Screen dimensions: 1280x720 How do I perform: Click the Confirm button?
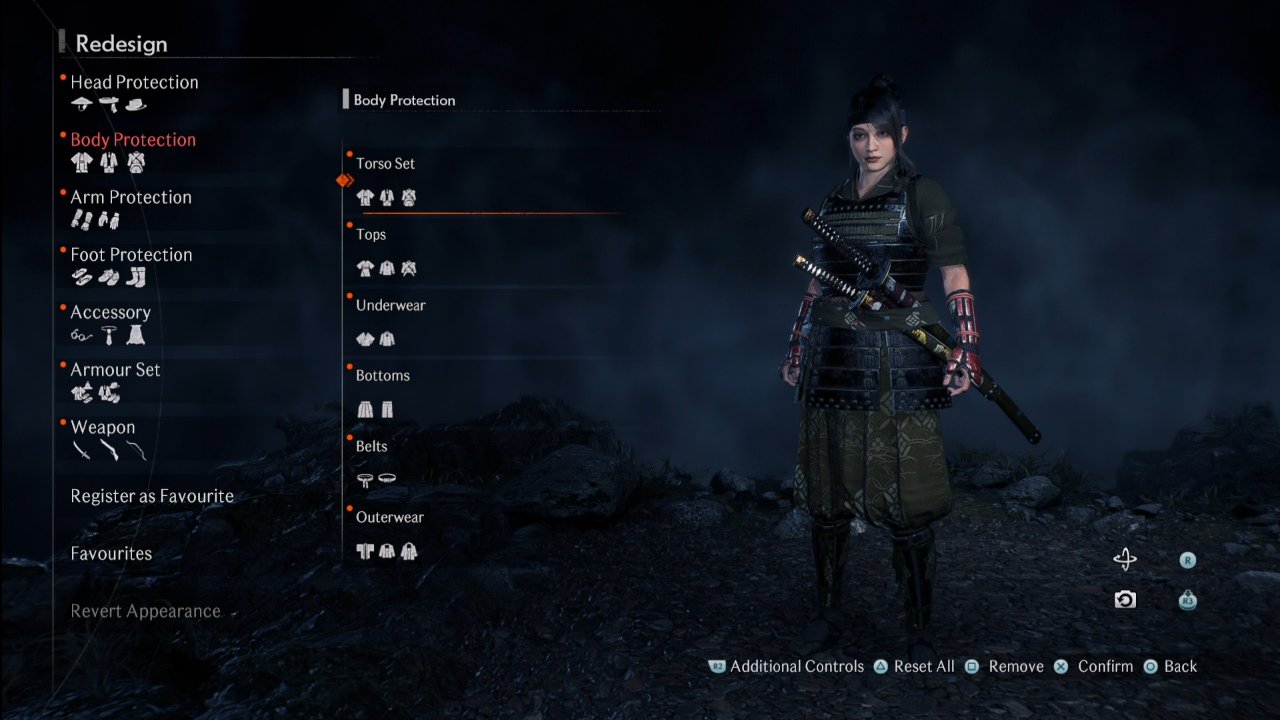click(x=1105, y=666)
